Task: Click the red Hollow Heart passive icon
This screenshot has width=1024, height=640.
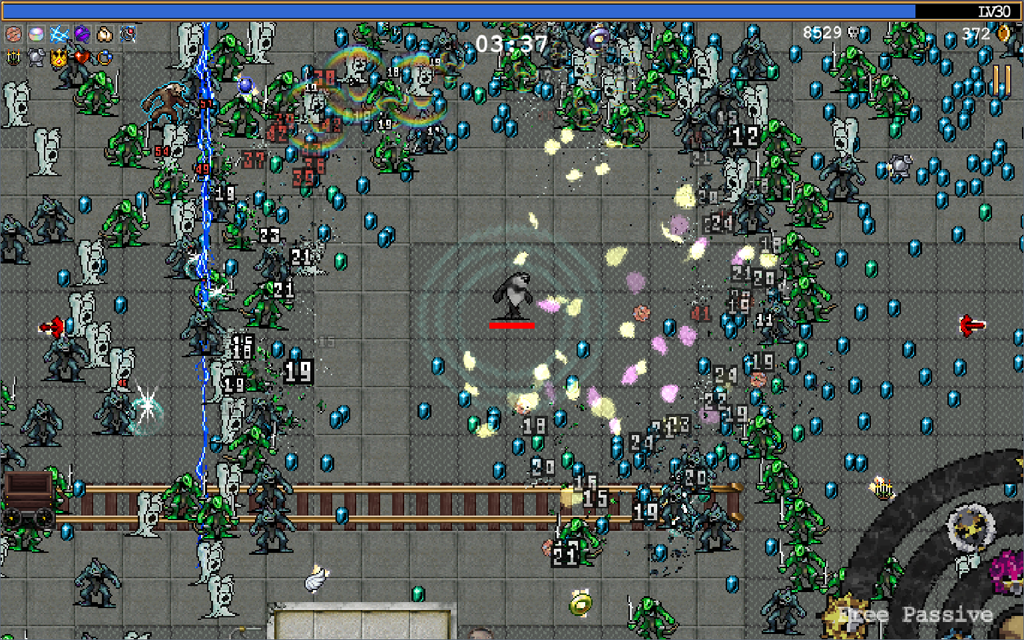Action: 82,57
